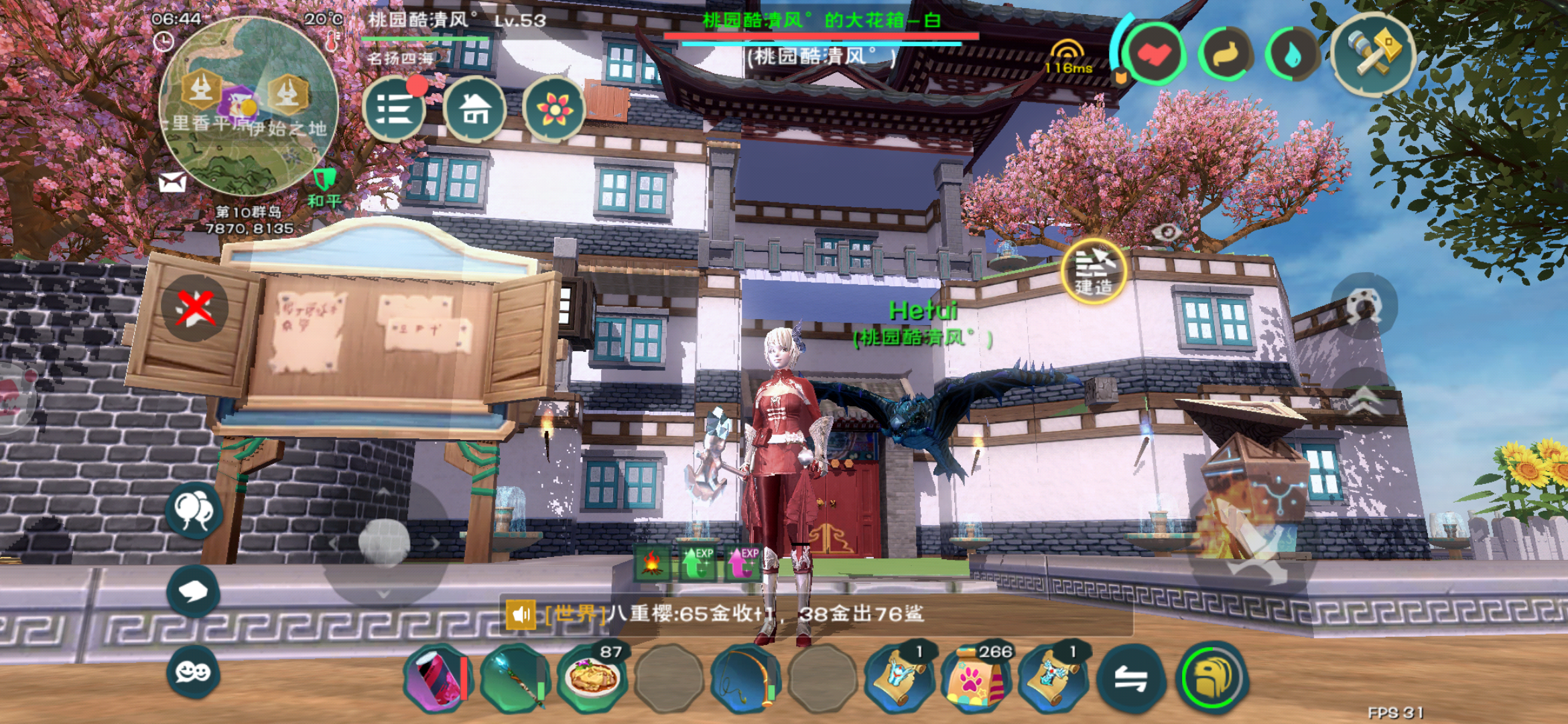Image resolution: width=1568 pixels, height=724 pixels.
Task: Equip the green staff hotbar slot
Action: pyautogui.click(x=515, y=678)
